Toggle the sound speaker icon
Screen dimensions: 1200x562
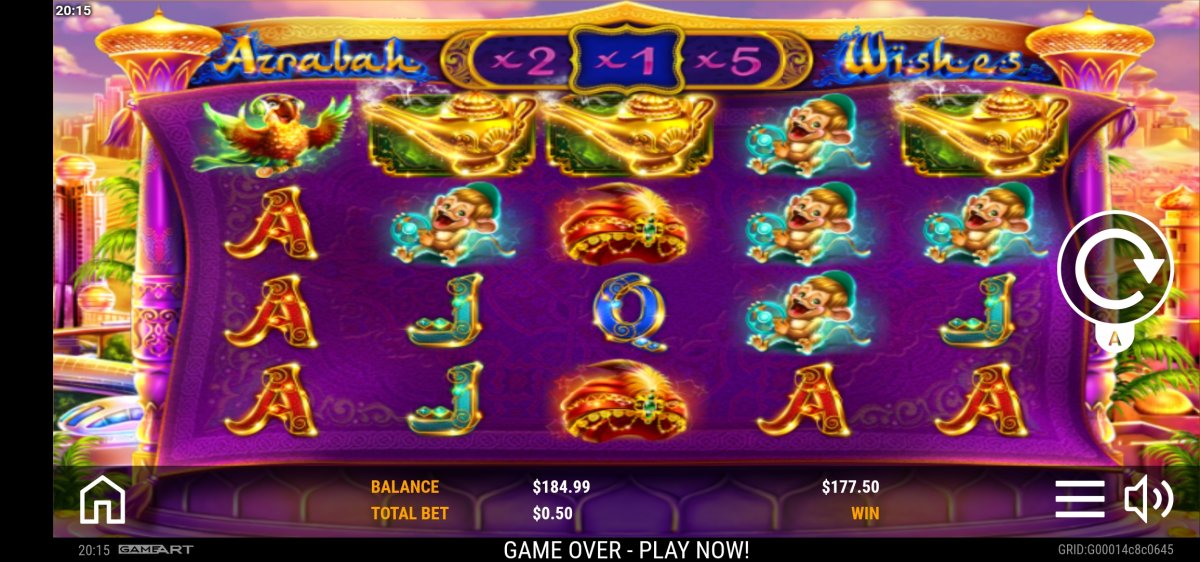click(x=1148, y=498)
